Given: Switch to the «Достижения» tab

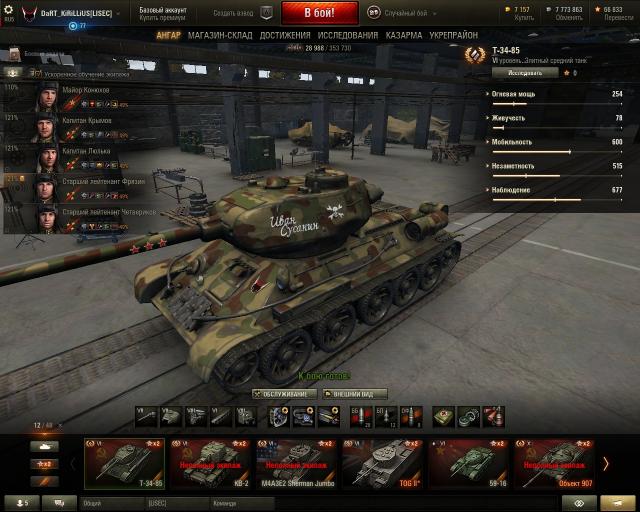Looking at the screenshot, I should tap(285, 35).
